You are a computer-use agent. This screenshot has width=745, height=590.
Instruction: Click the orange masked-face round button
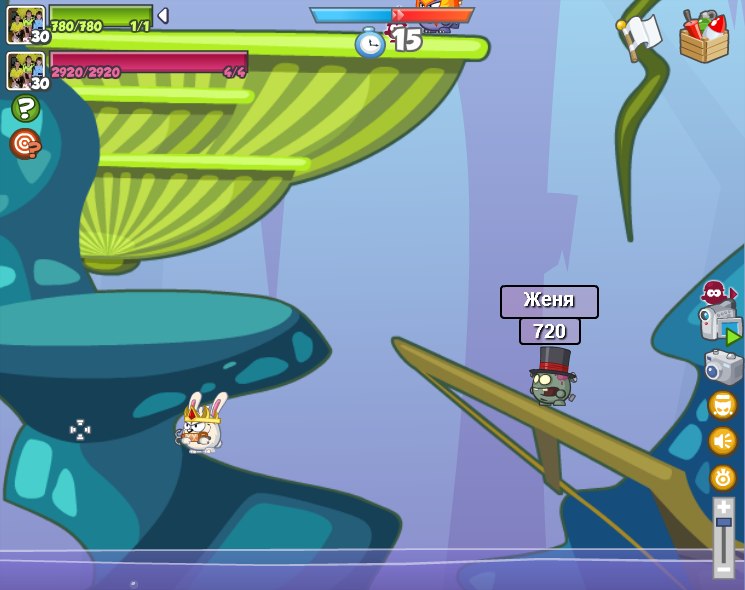[723, 405]
